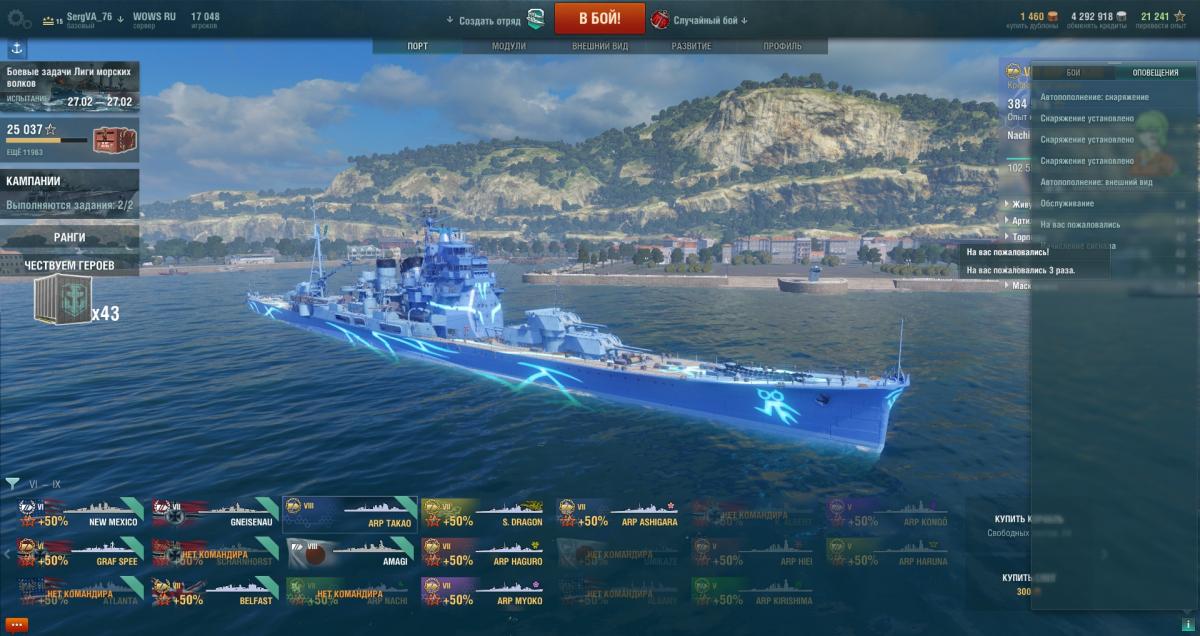Choose the Graf Spee ship card
1200x636 pixels.
[x=77, y=553]
